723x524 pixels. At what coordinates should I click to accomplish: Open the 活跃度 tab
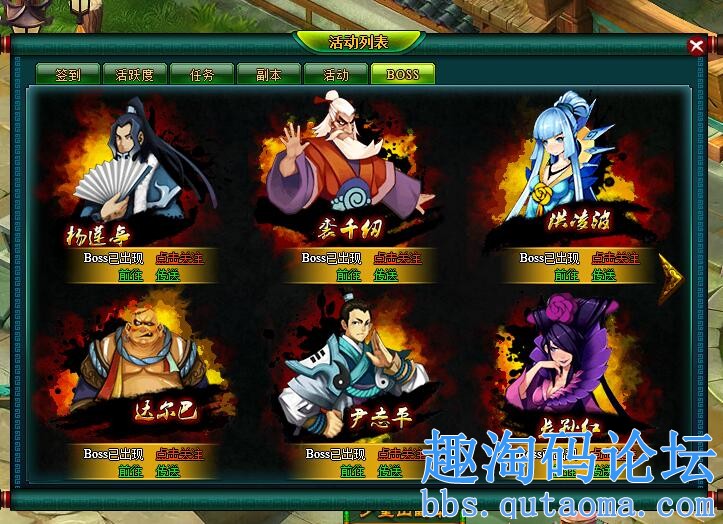(x=135, y=74)
